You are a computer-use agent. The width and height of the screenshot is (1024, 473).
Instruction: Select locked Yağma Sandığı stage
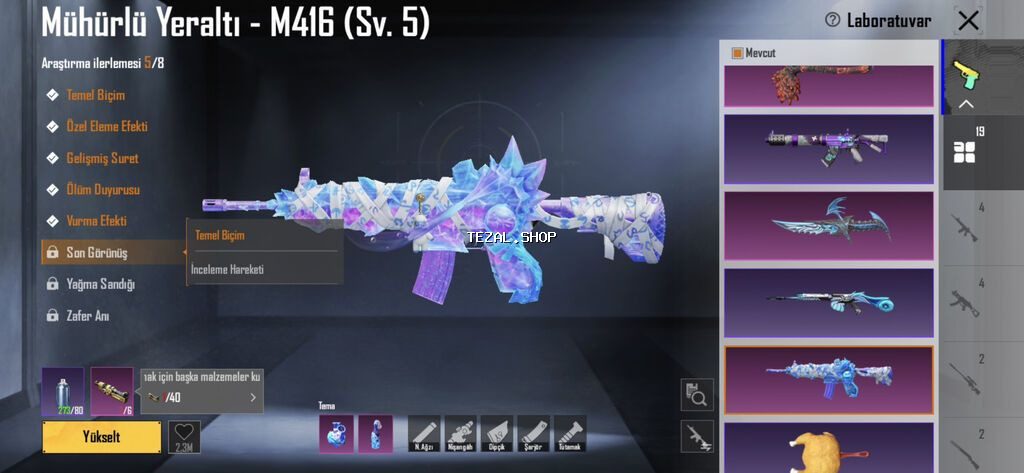[x=100, y=284]
